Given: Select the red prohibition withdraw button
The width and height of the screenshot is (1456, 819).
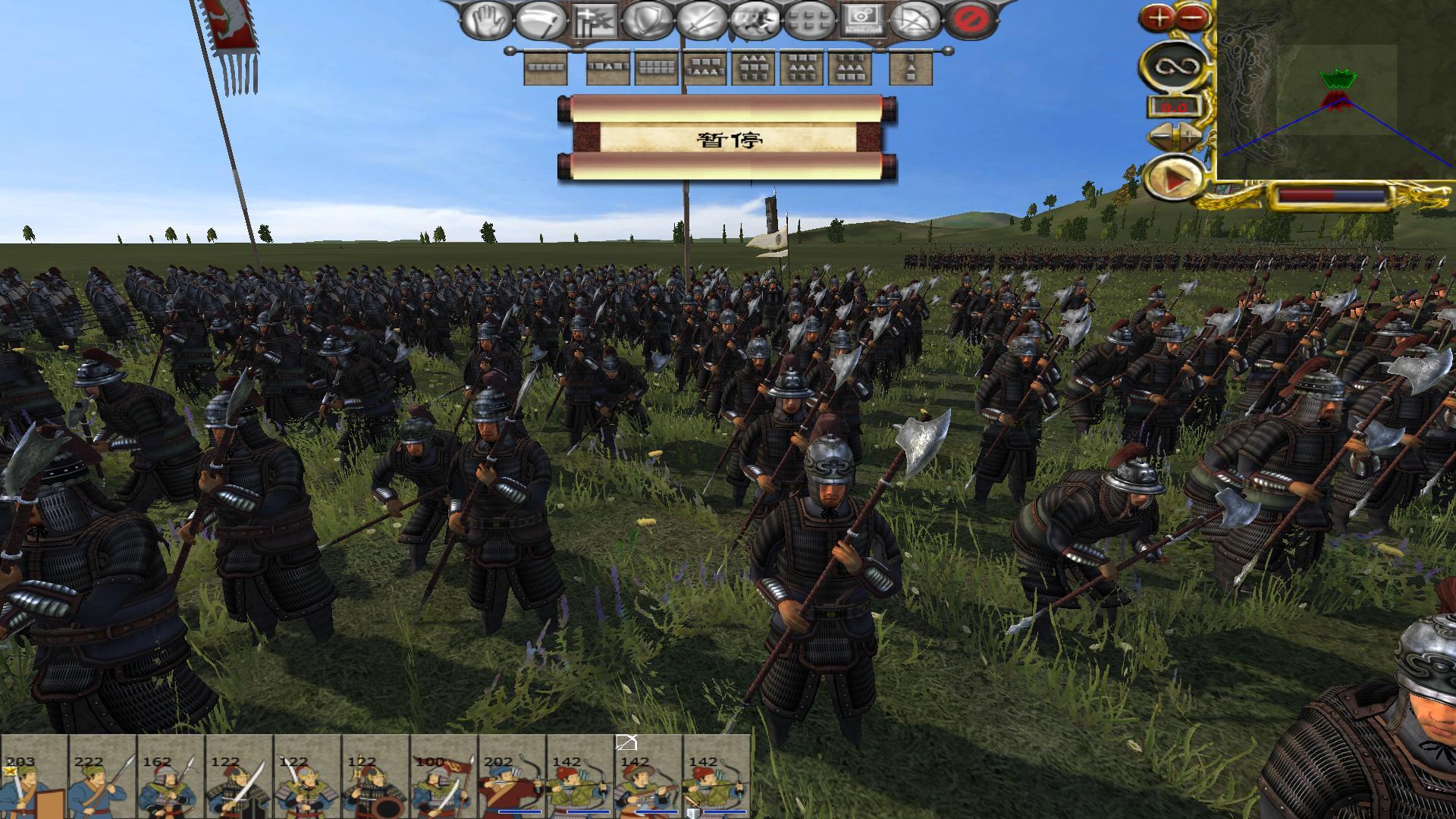Looking at the screenshot, I should click(968, 20).
